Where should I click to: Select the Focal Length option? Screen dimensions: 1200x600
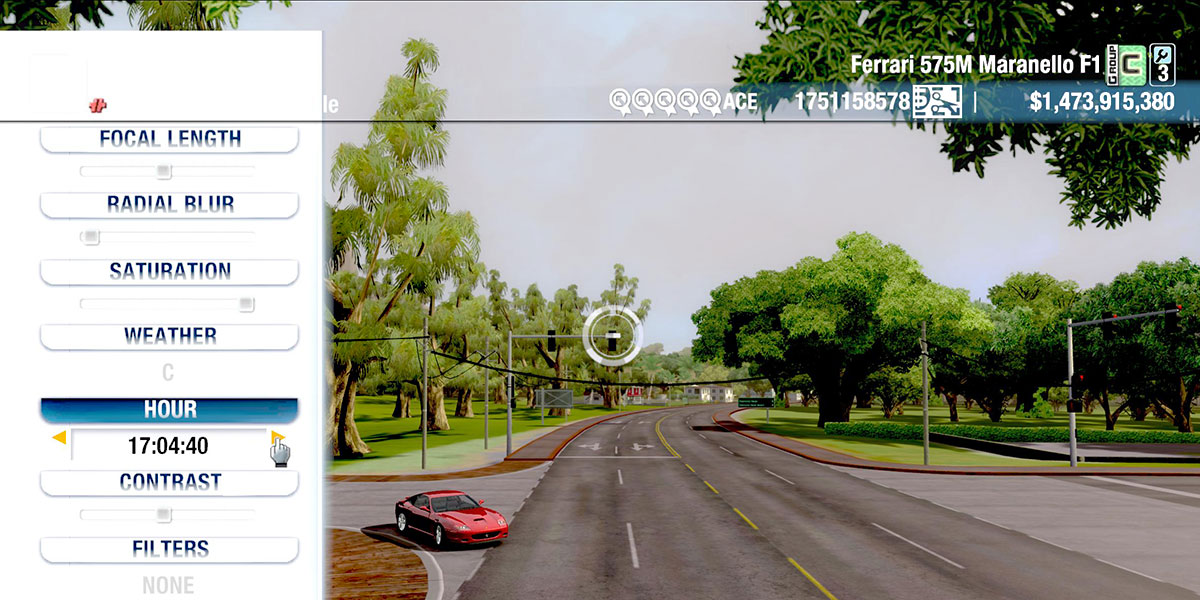tap(169, 139)
